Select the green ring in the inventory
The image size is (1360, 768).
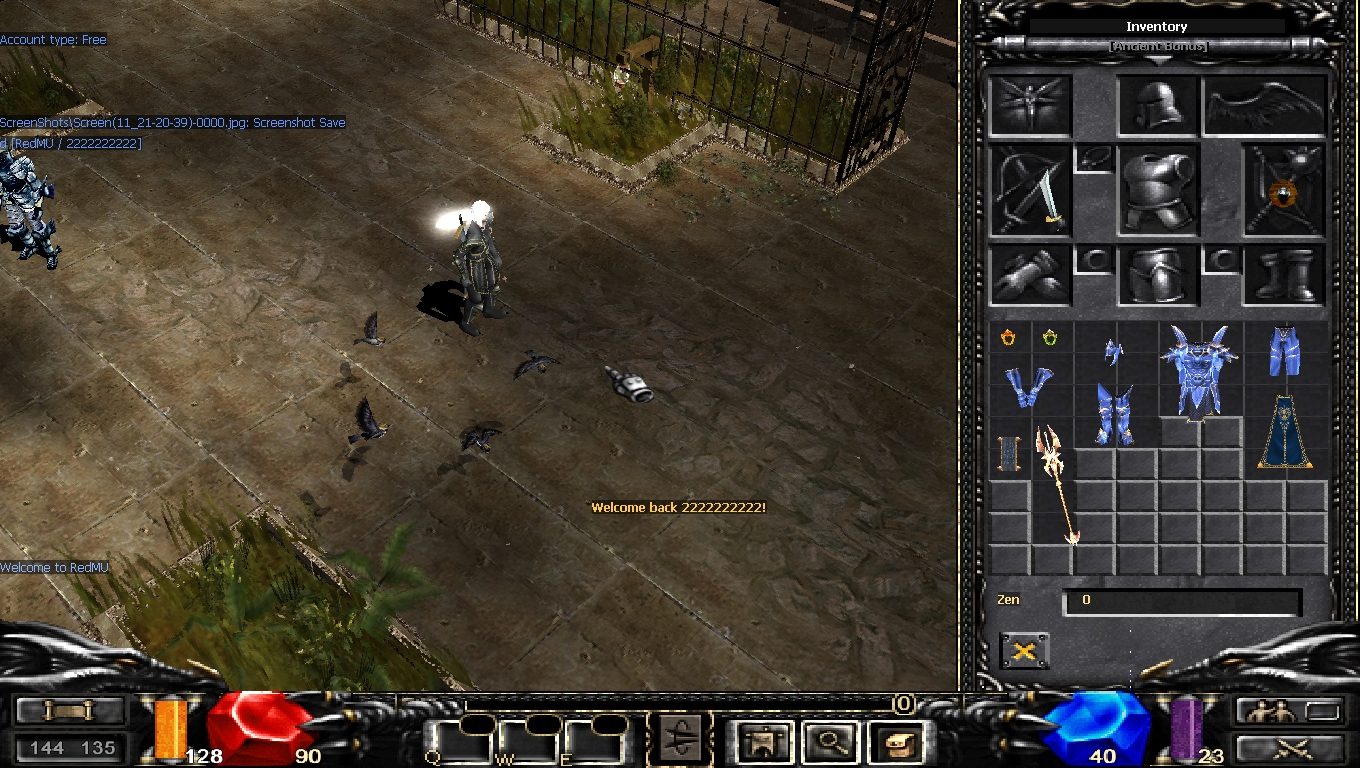pyautogui.click(x=1050, y=338)
